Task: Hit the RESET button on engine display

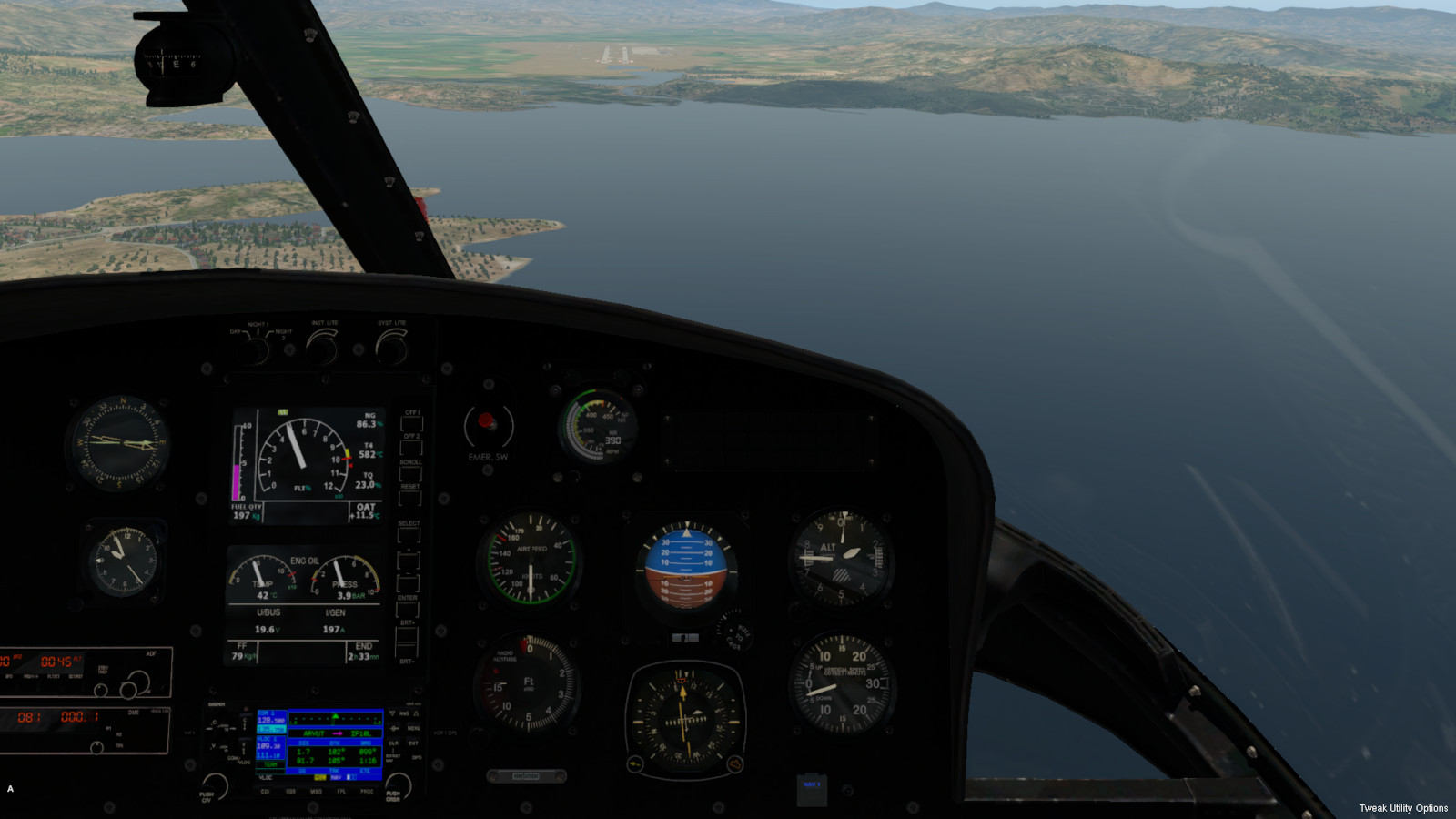Action: click(x=410, y=498)
